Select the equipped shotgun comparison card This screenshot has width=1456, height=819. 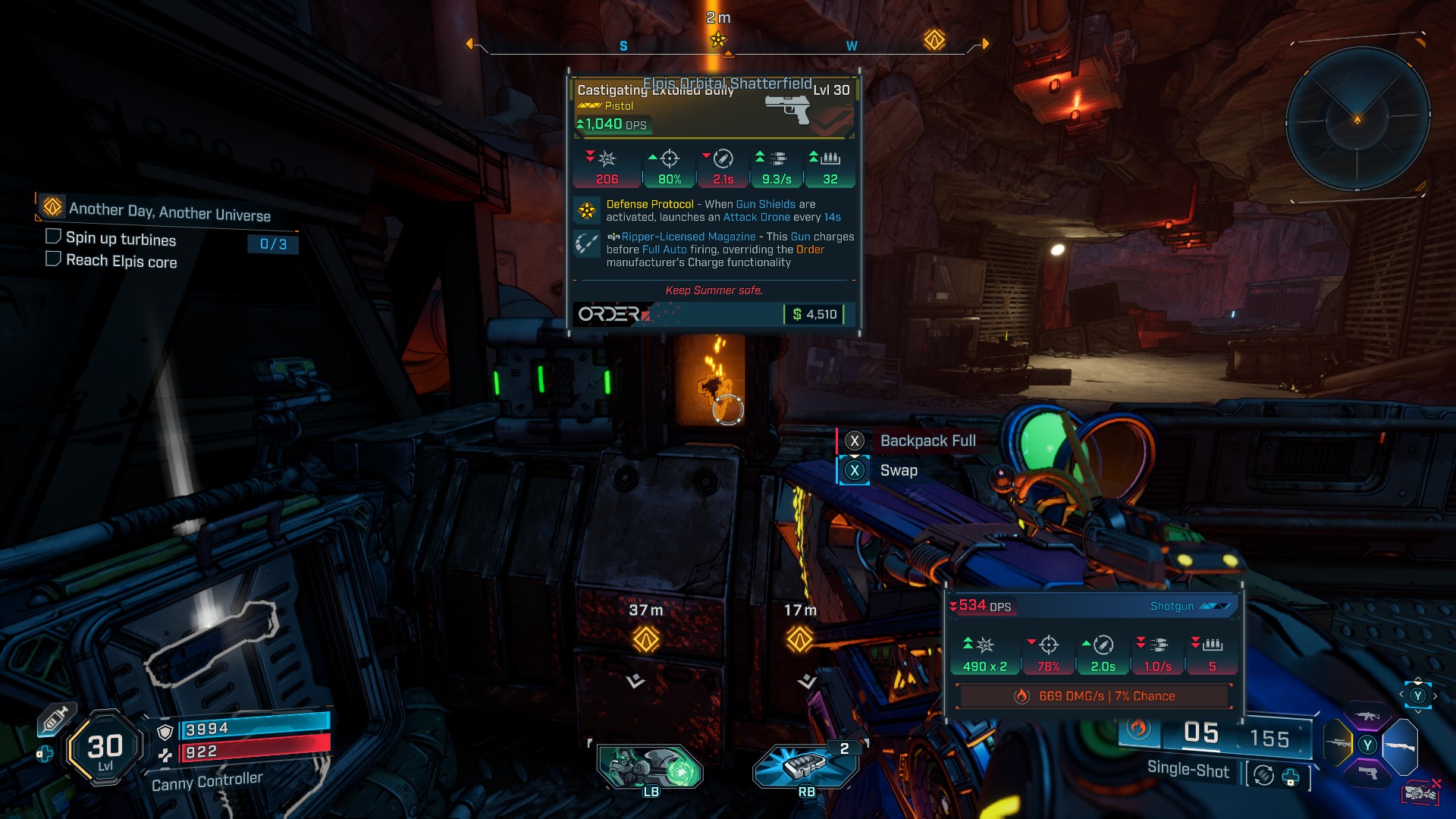1093,651
